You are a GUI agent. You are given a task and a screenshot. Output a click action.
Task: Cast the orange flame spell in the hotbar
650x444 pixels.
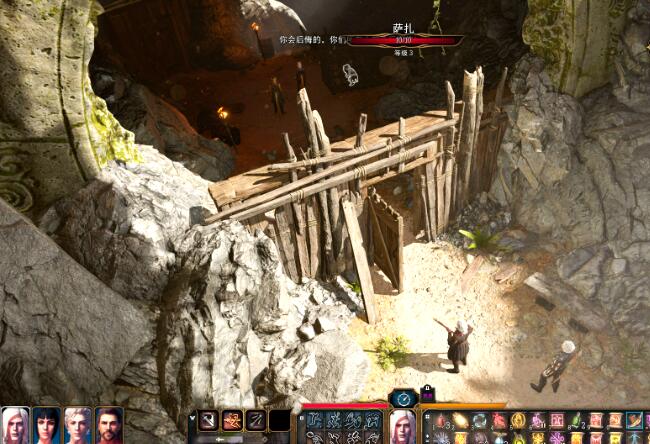tap(459, 421)
